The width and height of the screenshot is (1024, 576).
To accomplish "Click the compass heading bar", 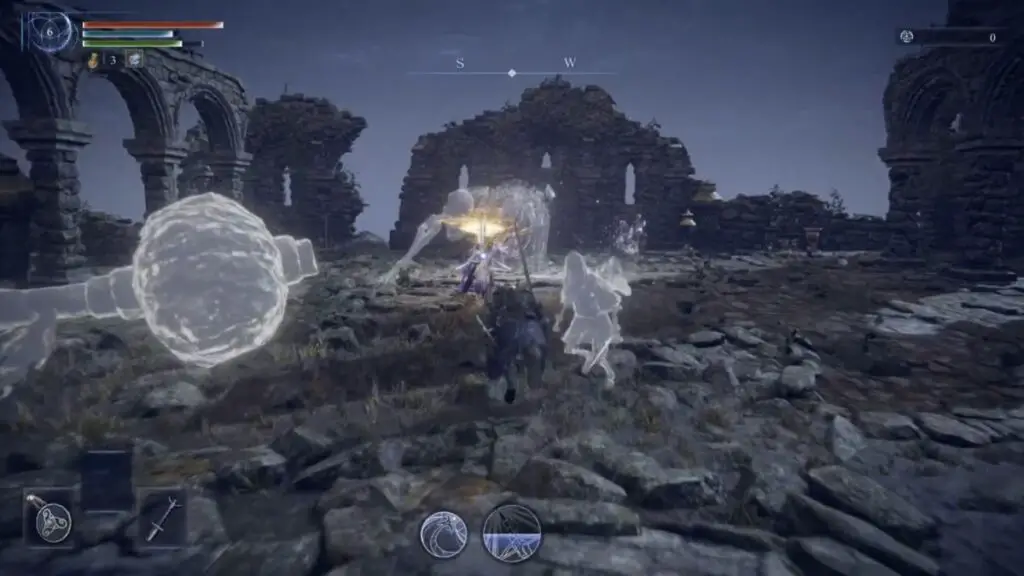I will [x=513, y=72].
